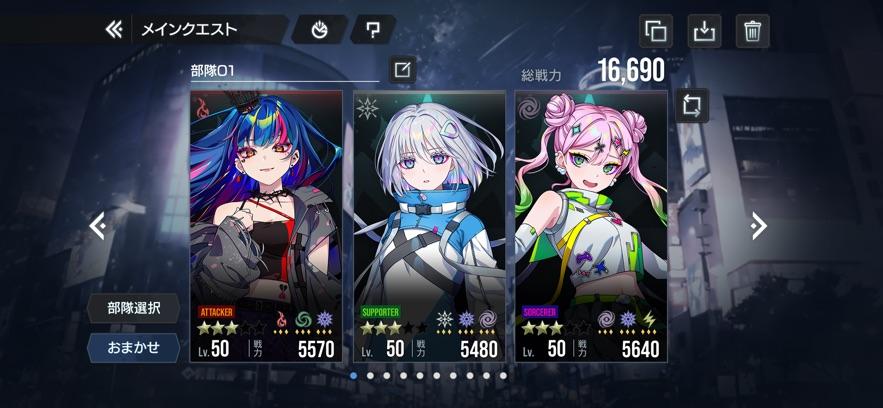Choose おまかせ auto-formation
This screenshot has width=883, height=408.
[x=133, y=347]
